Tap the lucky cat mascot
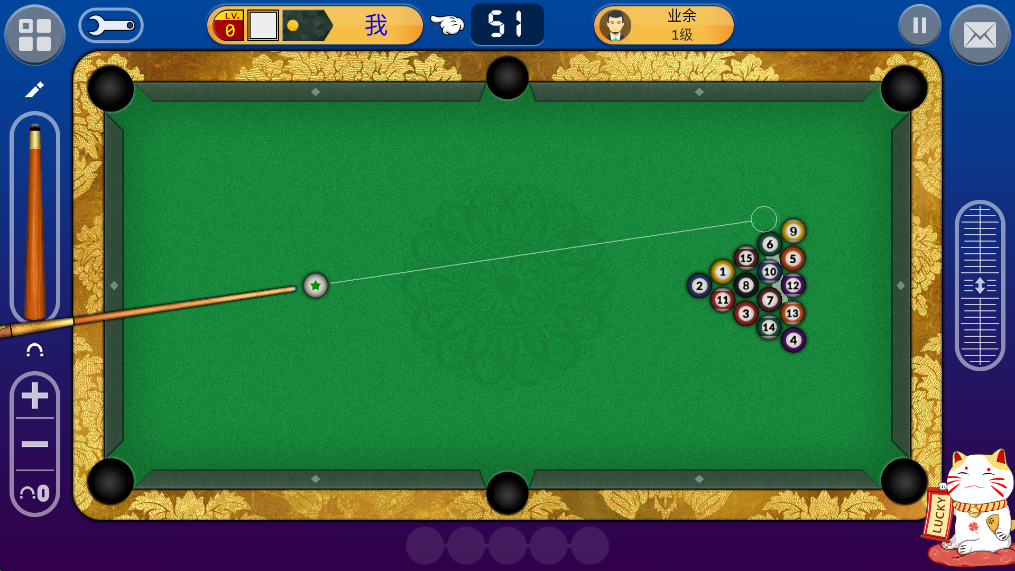Screen dimensions: 1015x571 coord(969,507)
